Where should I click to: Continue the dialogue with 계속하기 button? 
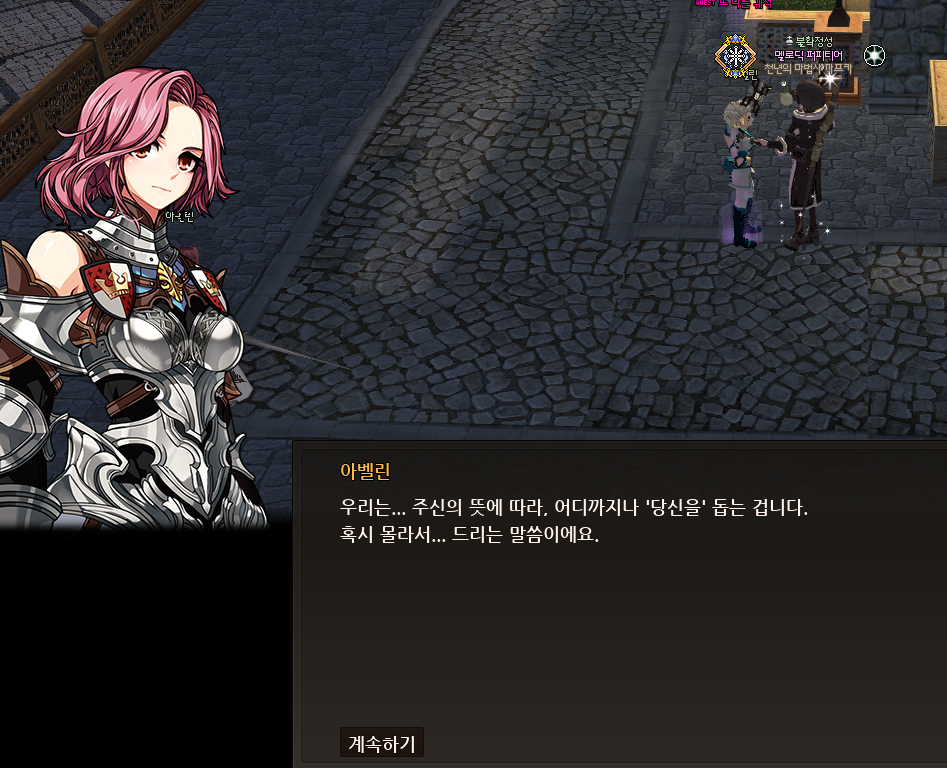[381, 743]
